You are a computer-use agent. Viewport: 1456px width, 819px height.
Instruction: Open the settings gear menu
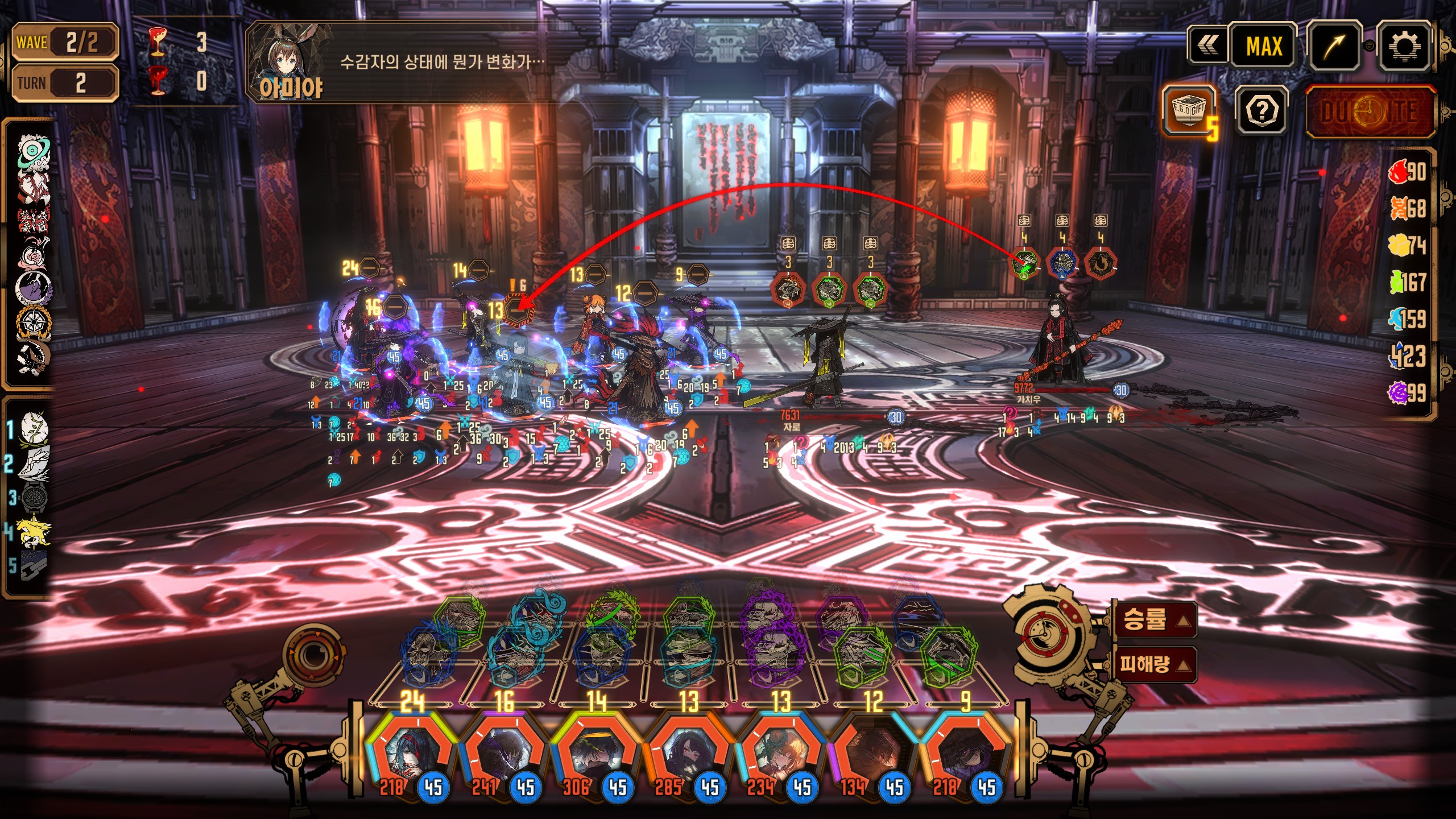(x=1403, y=47)
